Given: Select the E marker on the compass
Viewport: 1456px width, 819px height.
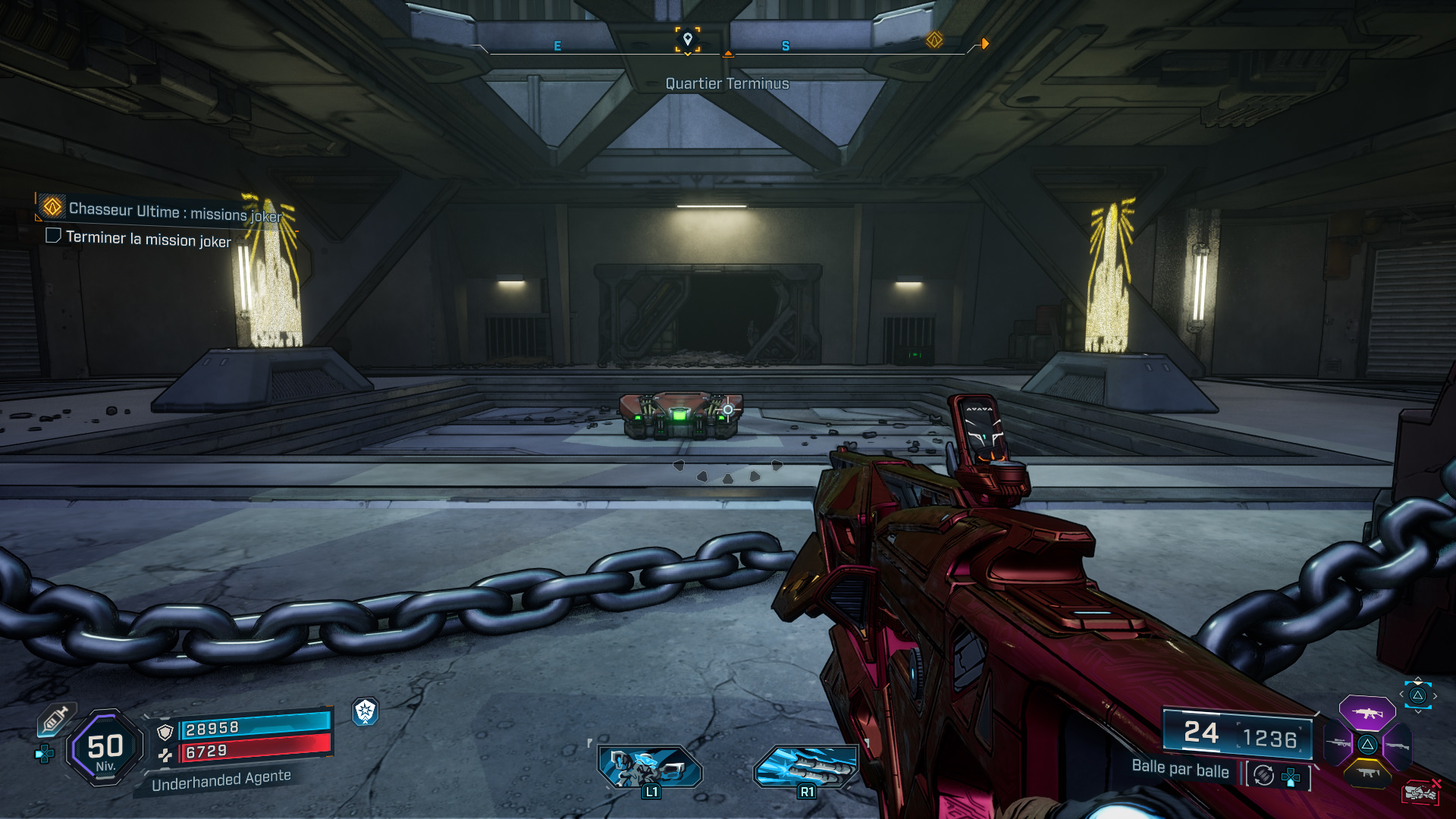Looking at the screenshot, I should (559, 45).
